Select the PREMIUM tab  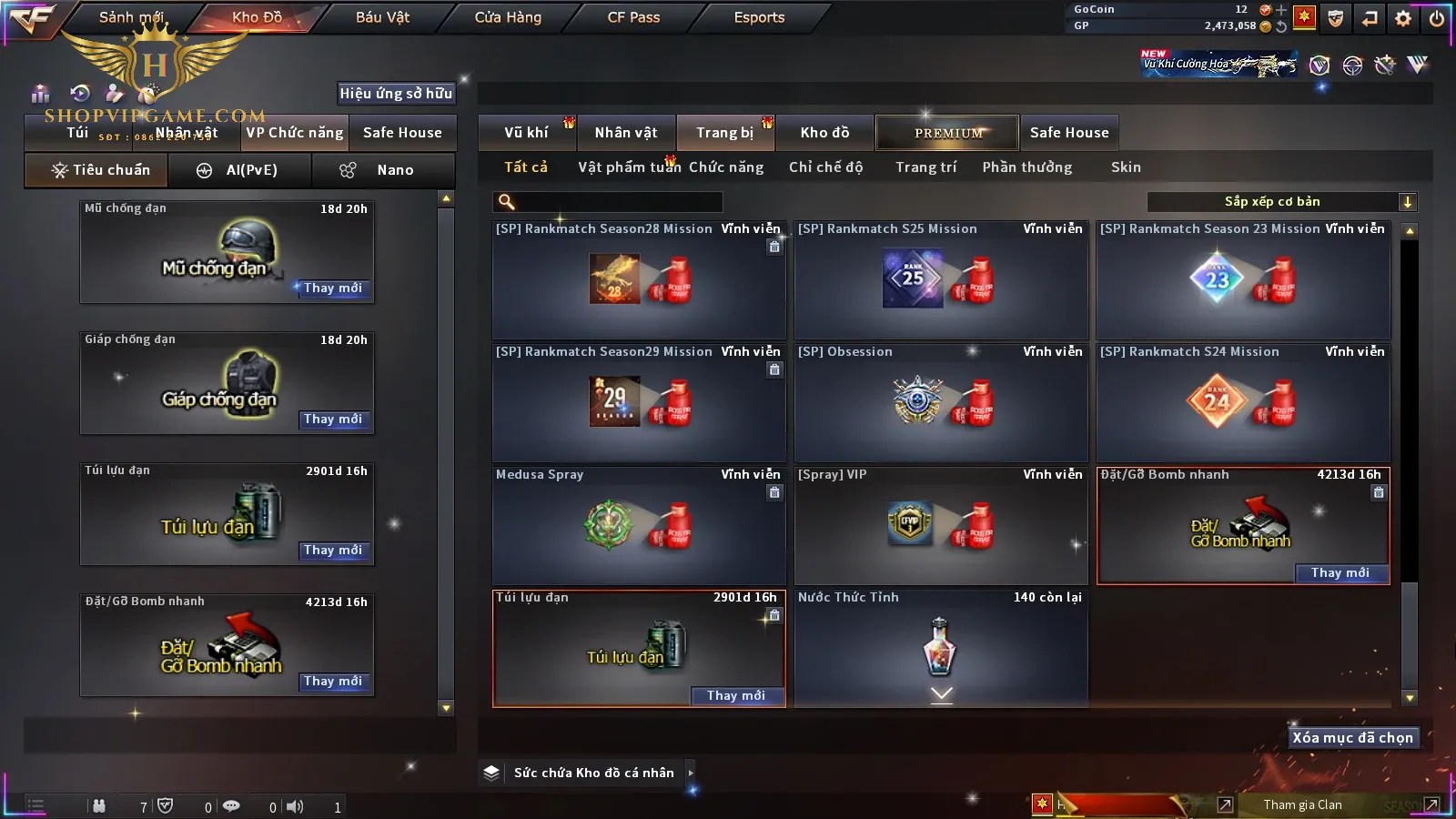[x=948, y=133]
